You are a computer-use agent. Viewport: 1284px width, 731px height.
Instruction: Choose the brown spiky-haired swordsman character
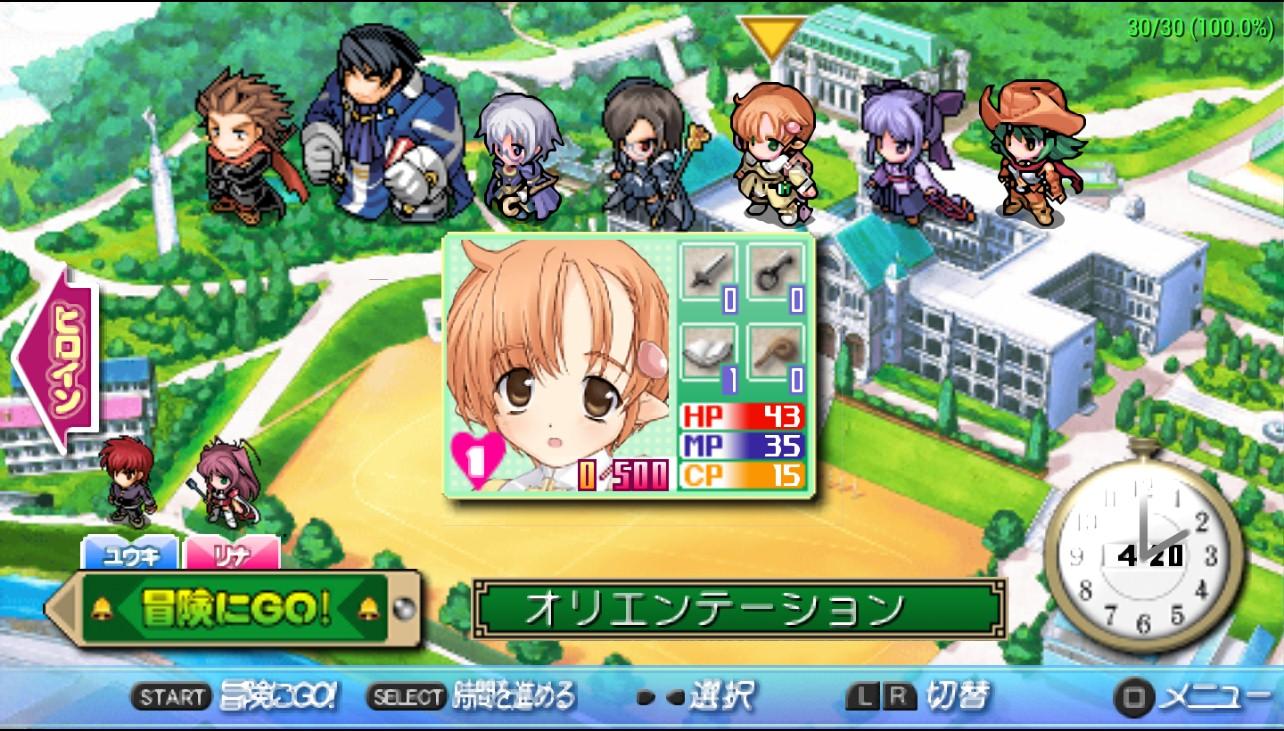[x=245, y=148]
